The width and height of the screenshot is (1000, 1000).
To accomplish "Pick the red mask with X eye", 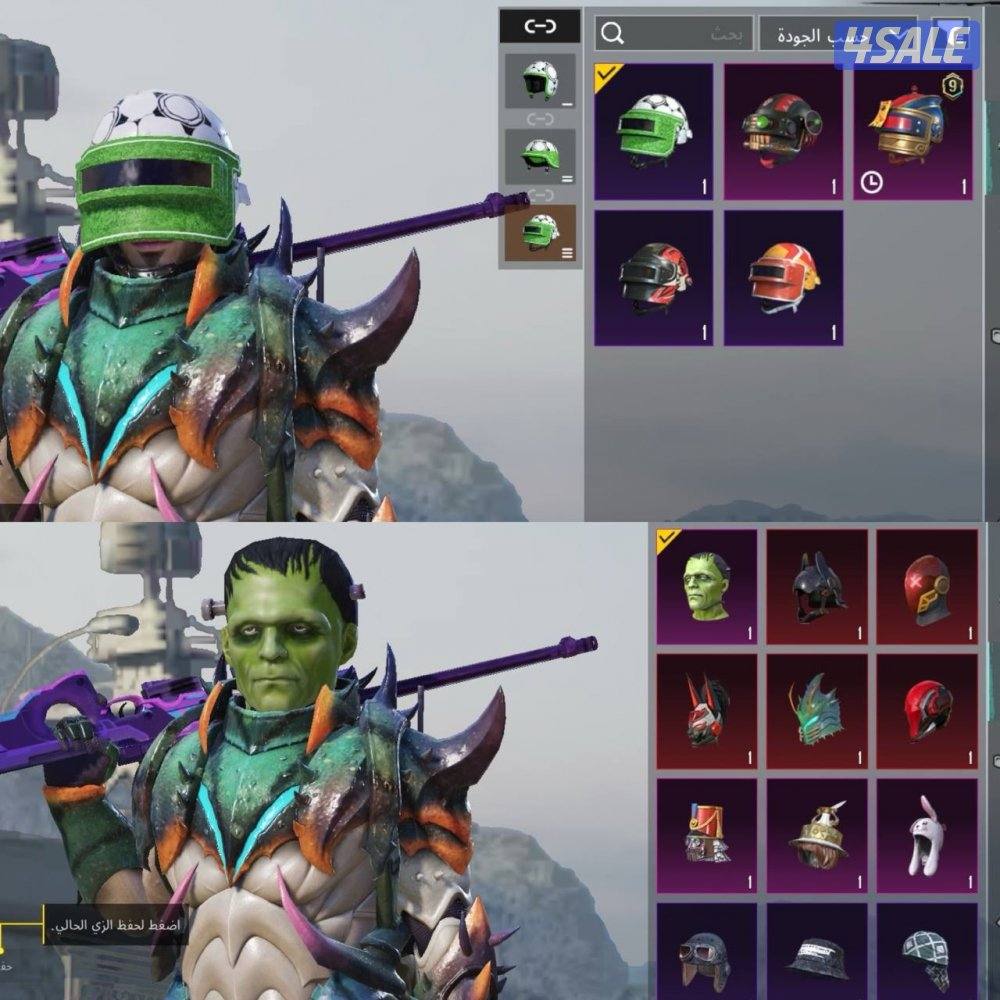I will click(x=927, y=587).
